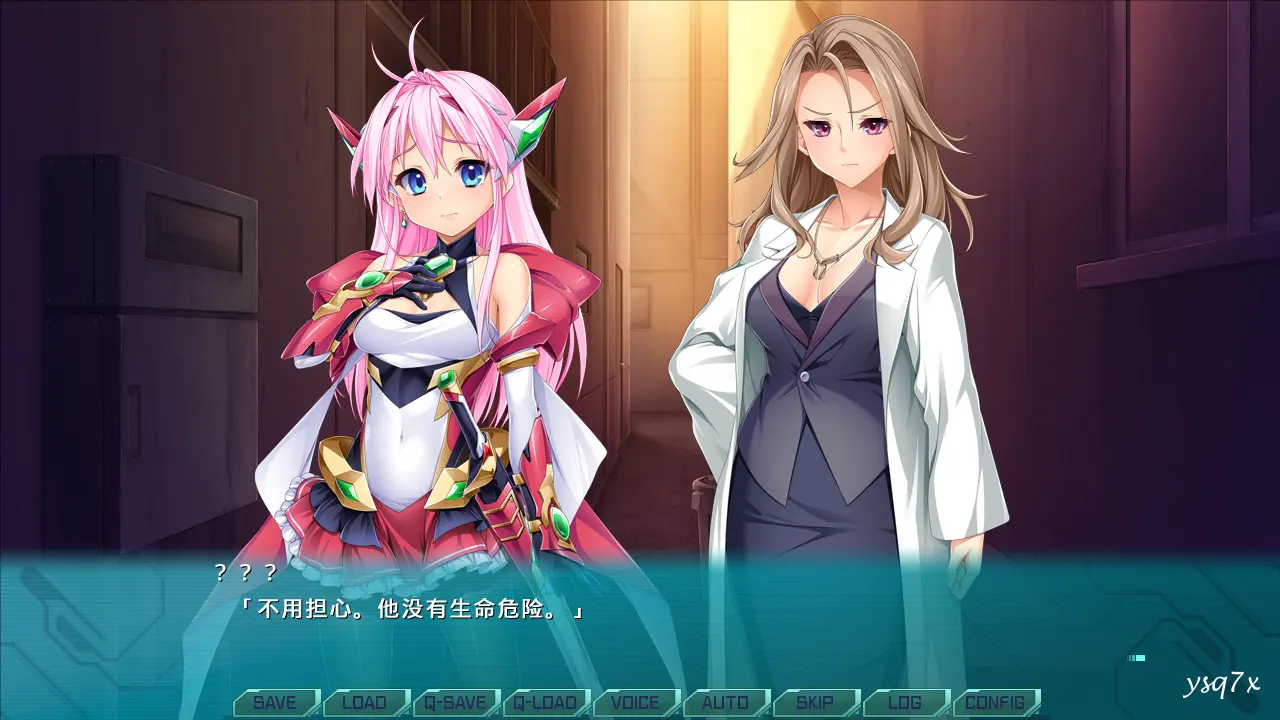Select the Q-LOAD button

point(545,702)
